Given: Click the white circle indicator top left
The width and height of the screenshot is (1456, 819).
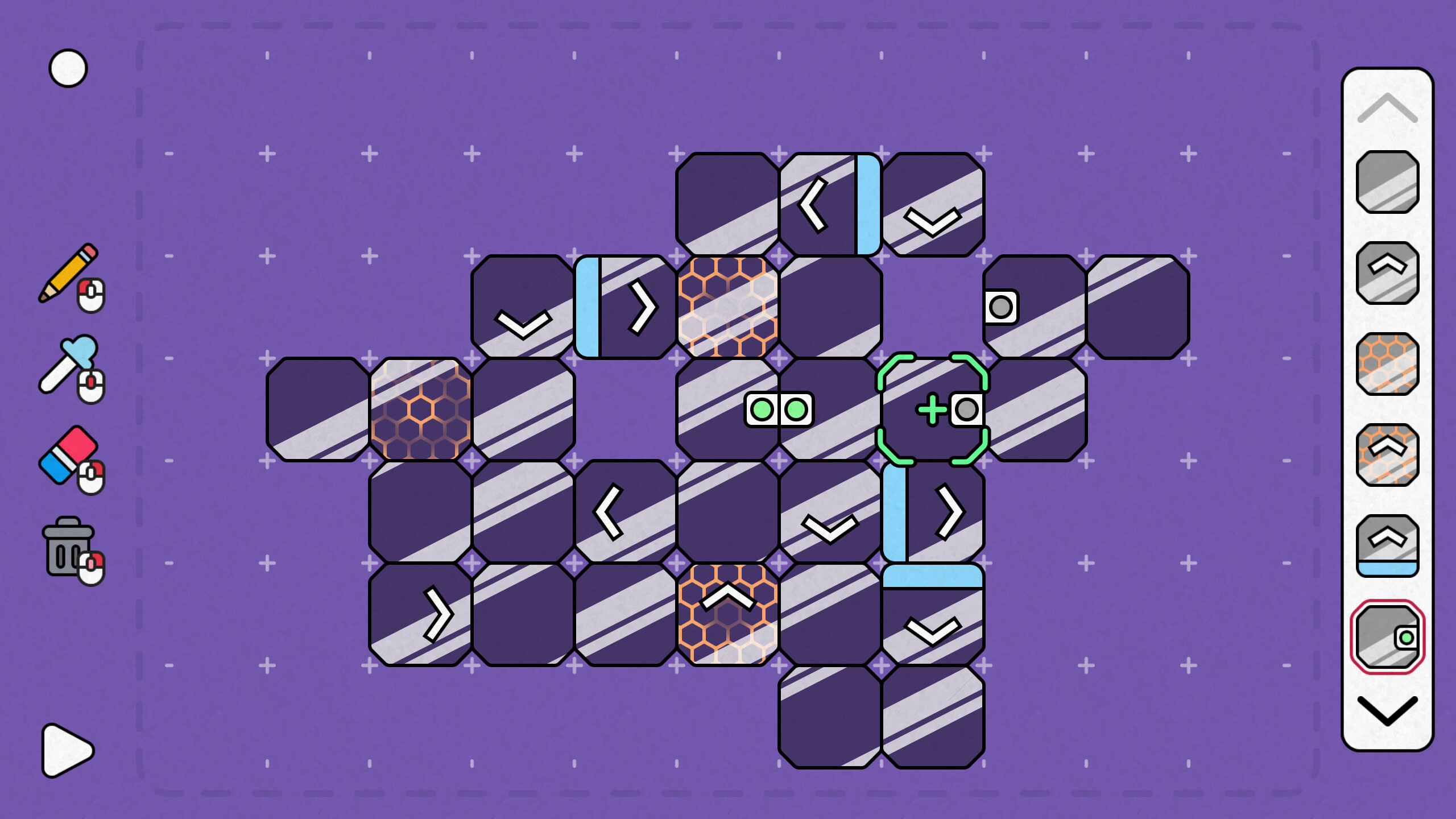Looking at the screenshot, I should click(68, 68).
